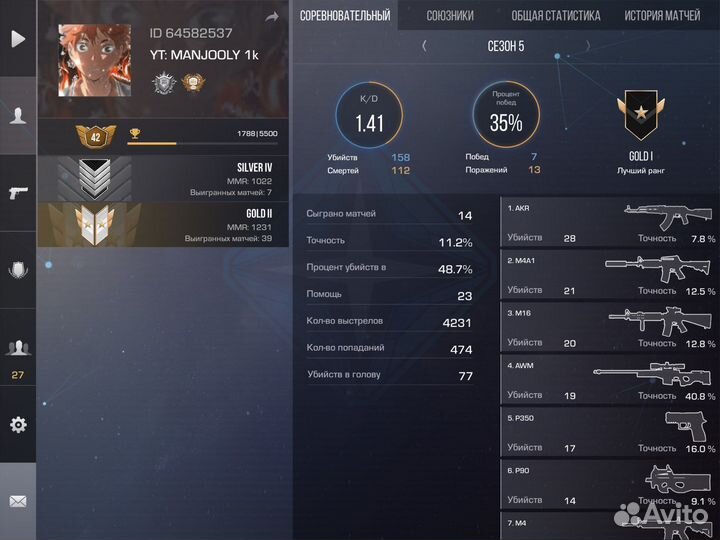Open the Союзники tab
Image resolution: width=720 pixels, height=540 pixels.
point(450,16)
